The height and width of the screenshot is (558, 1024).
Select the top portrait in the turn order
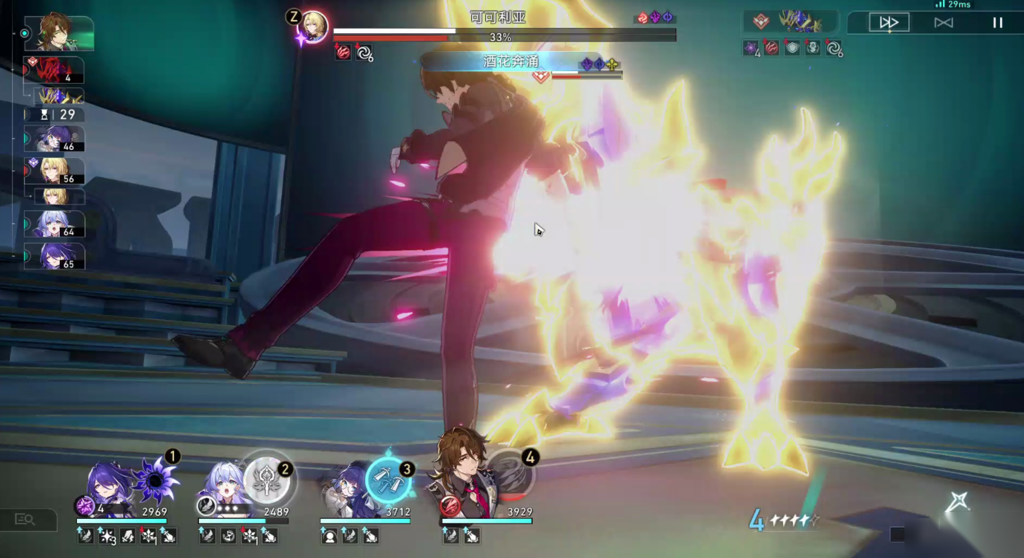(59, 32)
